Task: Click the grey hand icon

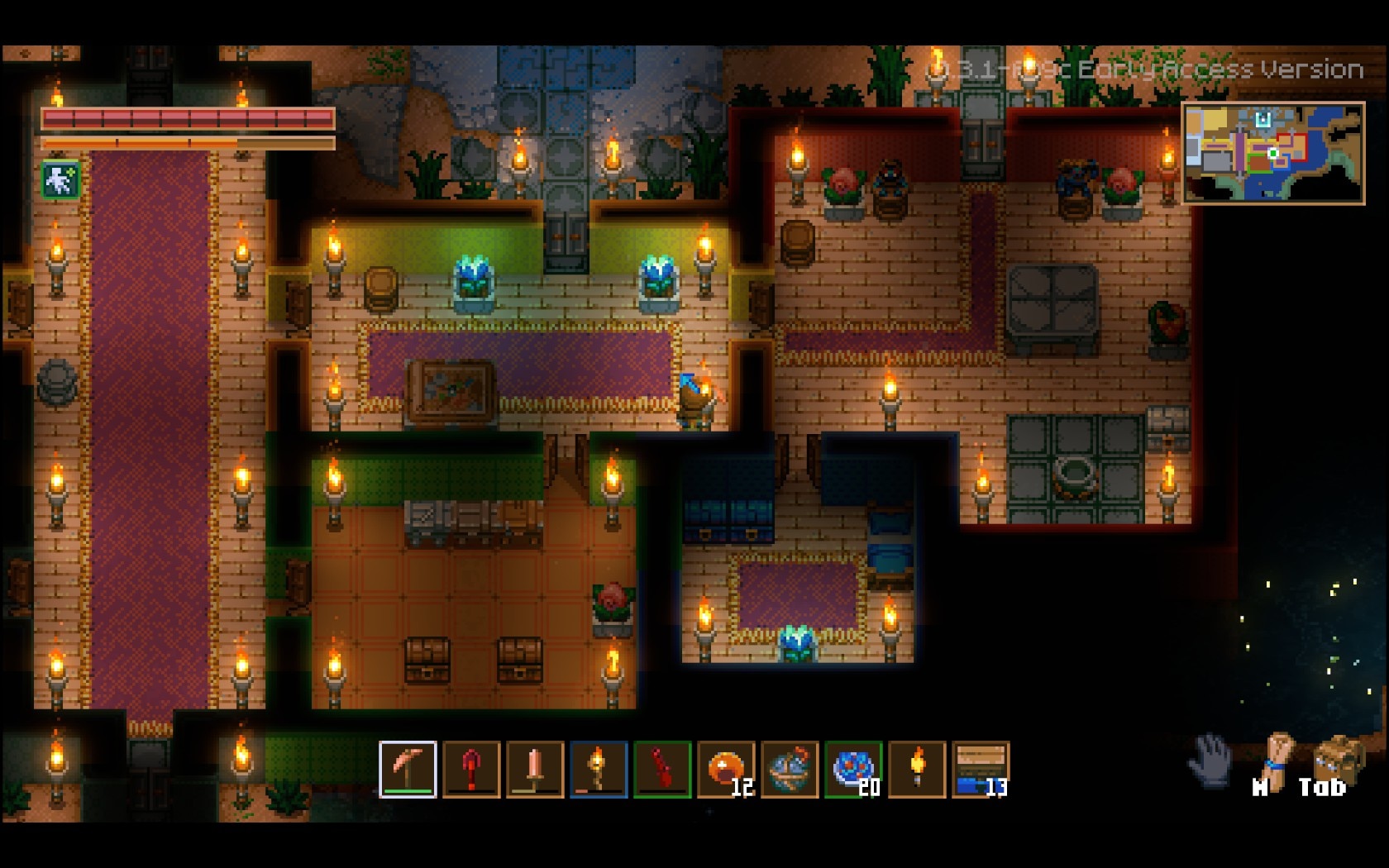Action: [1210, 761]
